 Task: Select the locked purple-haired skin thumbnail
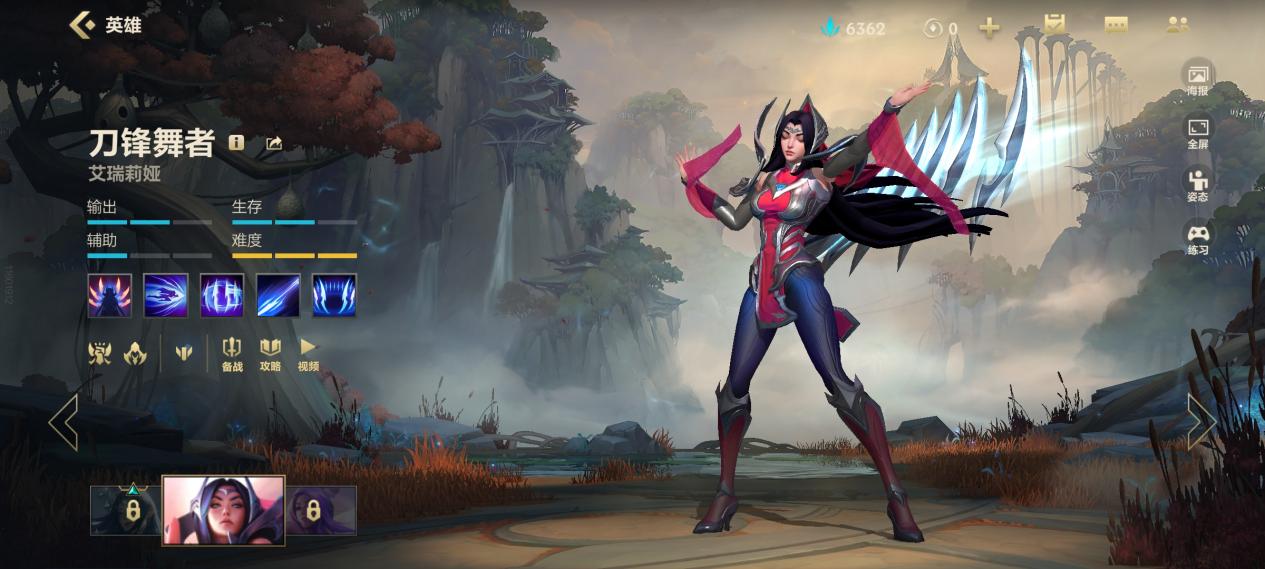click(x=322, y=510)
